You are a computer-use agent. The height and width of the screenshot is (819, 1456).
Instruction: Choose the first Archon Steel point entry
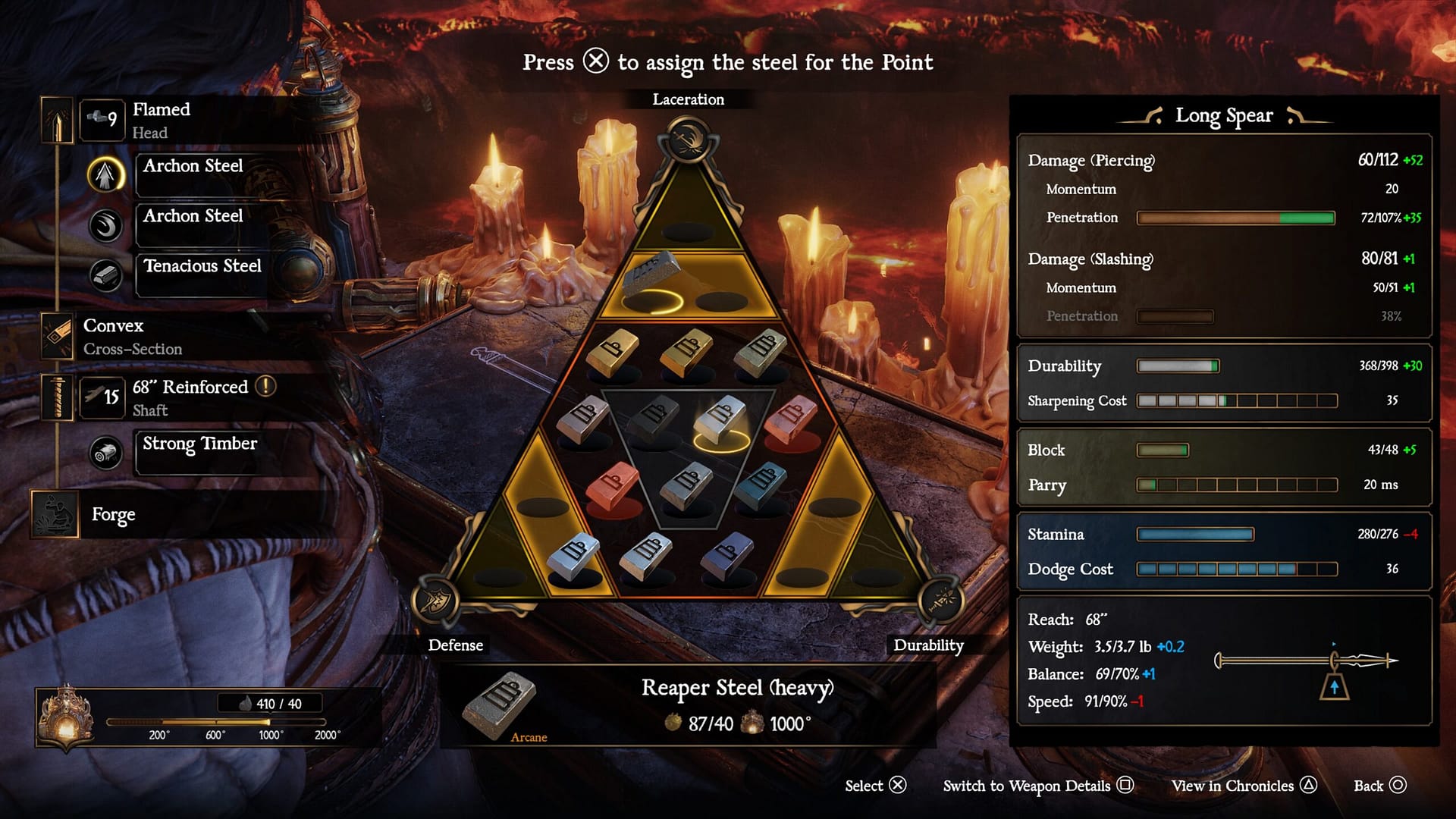click(193, 167)
